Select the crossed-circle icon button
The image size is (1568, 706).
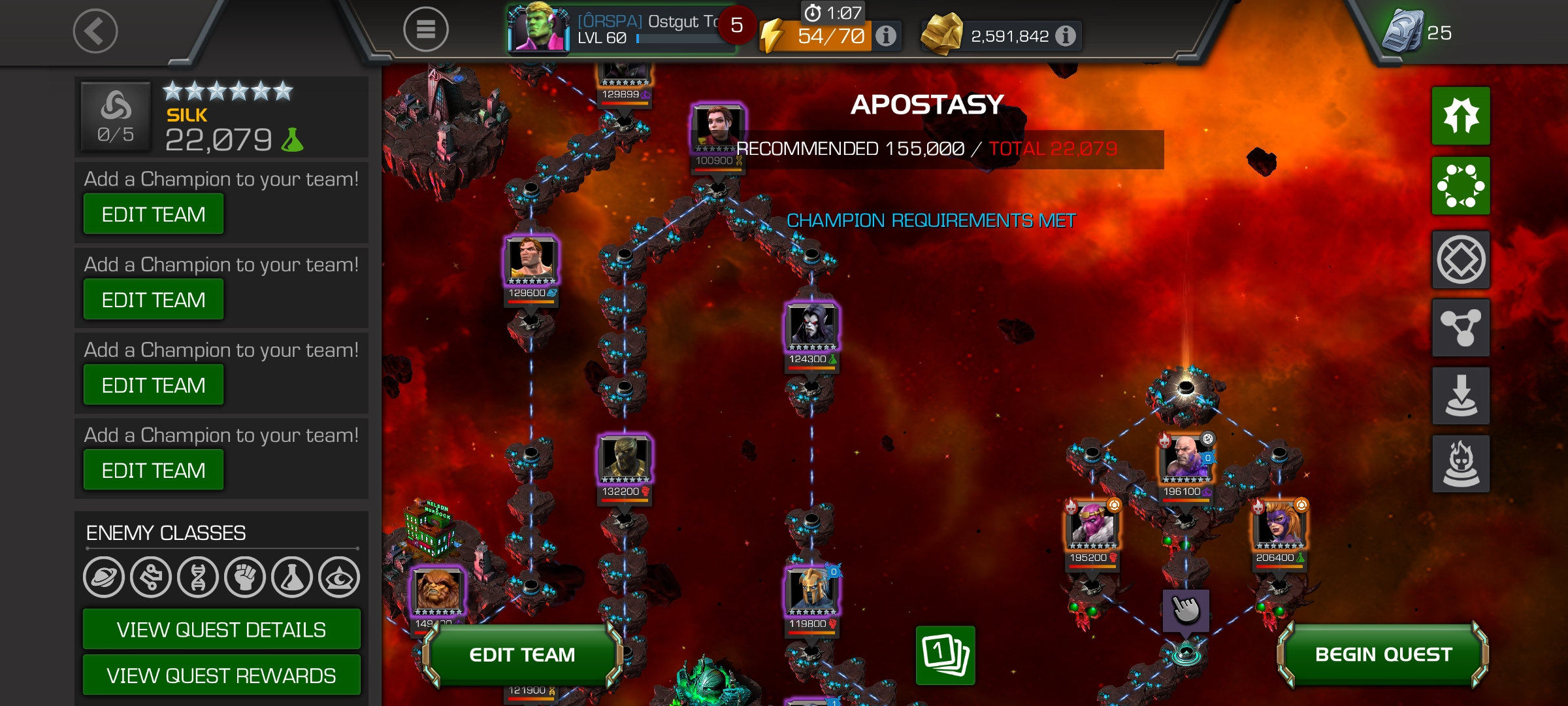1461,260
